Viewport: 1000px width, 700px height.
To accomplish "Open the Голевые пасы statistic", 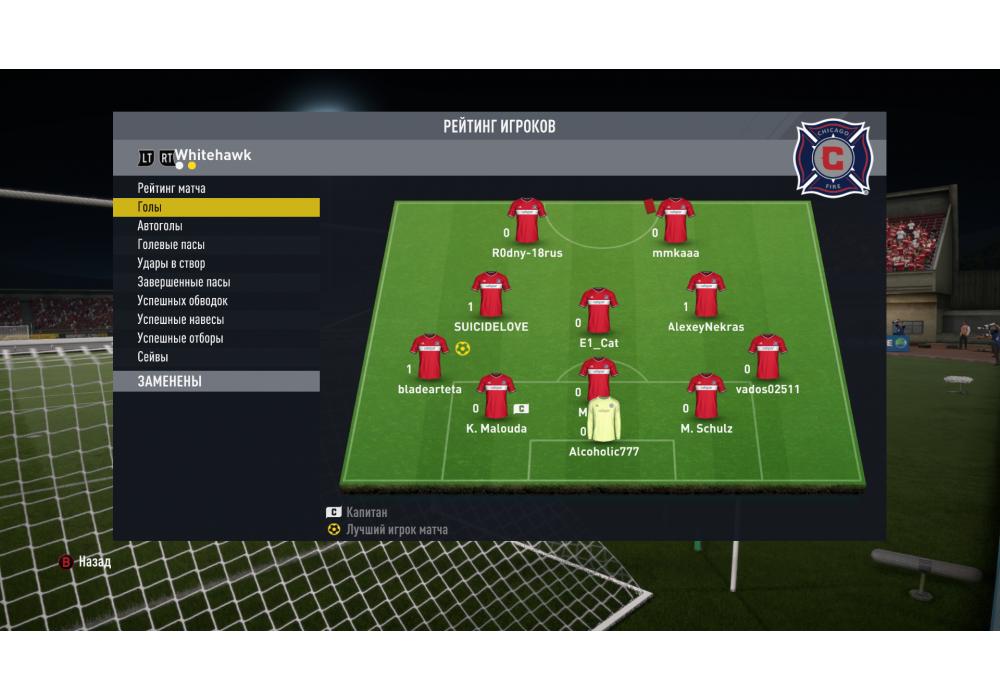I will (171, 245).
